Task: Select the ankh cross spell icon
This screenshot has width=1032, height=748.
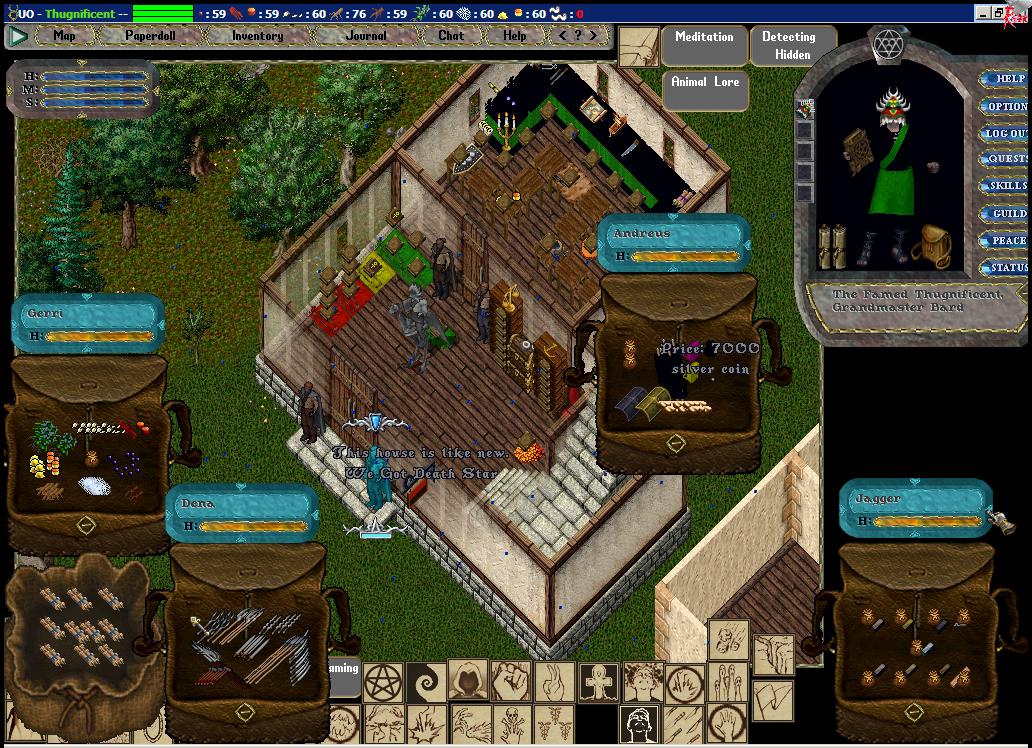Action: (598, 681)
